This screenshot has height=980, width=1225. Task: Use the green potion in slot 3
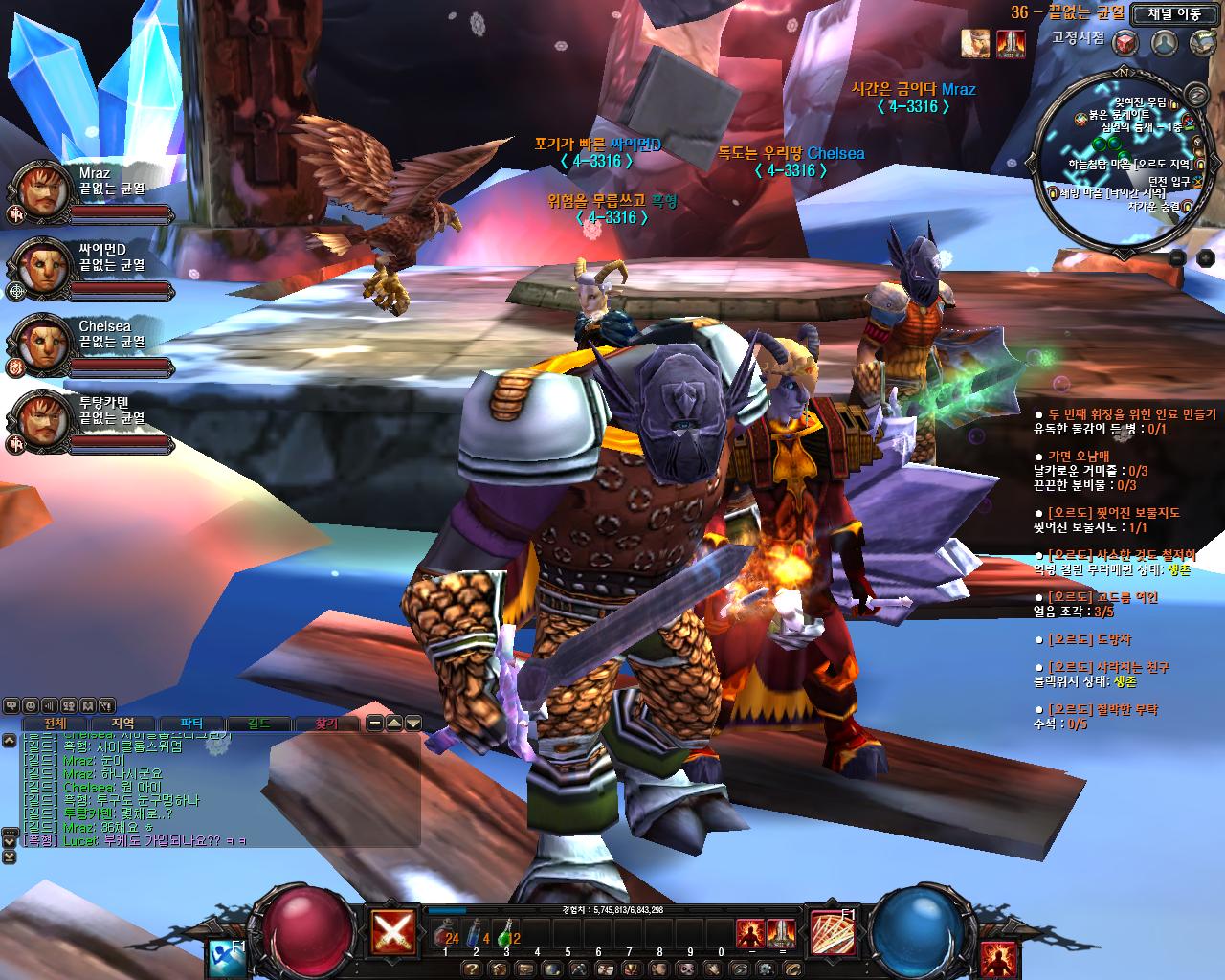(x=506, y=936)
